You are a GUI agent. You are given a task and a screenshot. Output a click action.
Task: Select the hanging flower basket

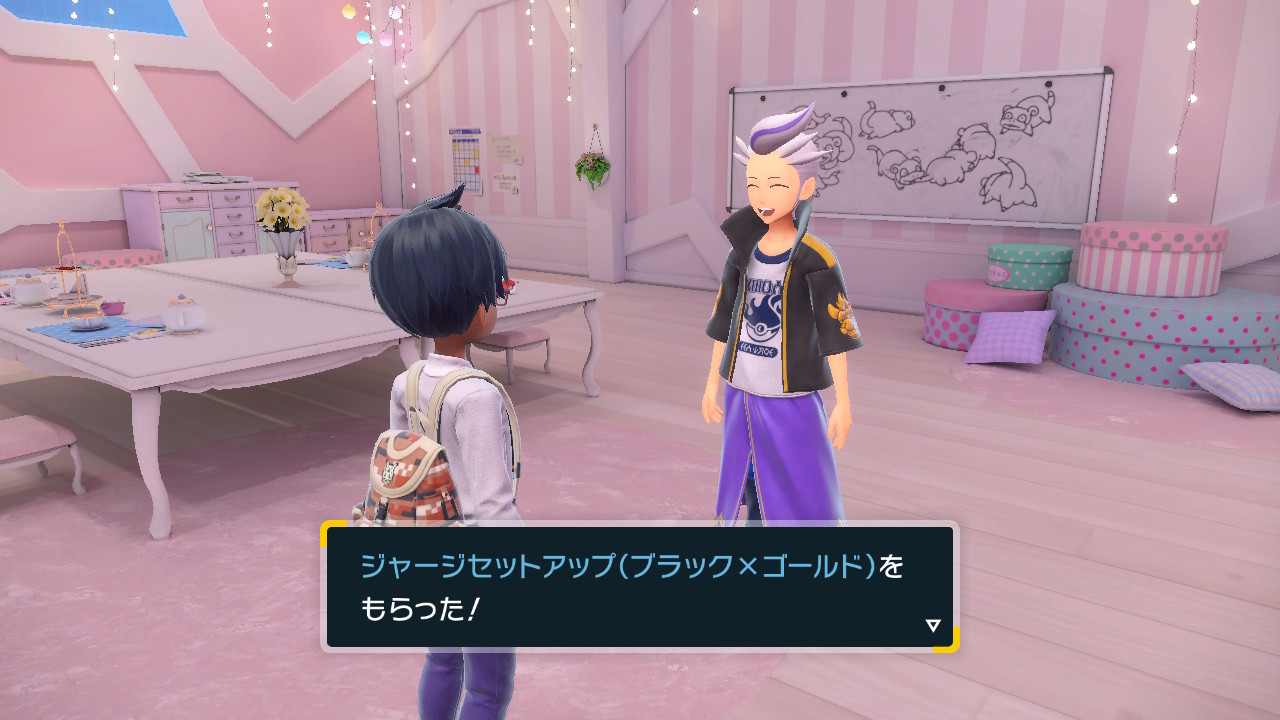coord(594,165)
